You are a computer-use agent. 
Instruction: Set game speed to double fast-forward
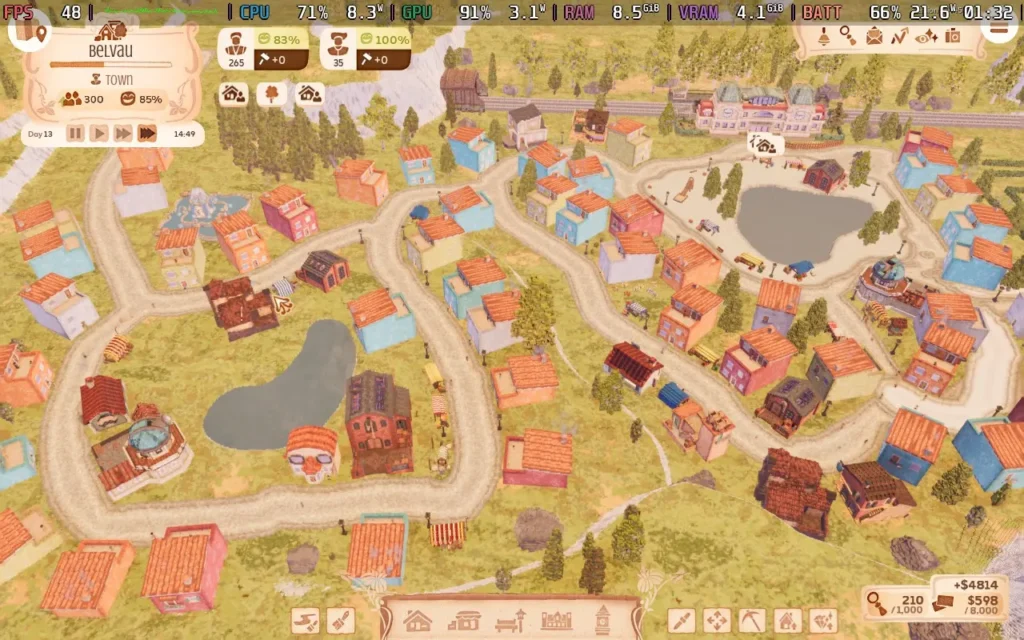pos(123,133)
